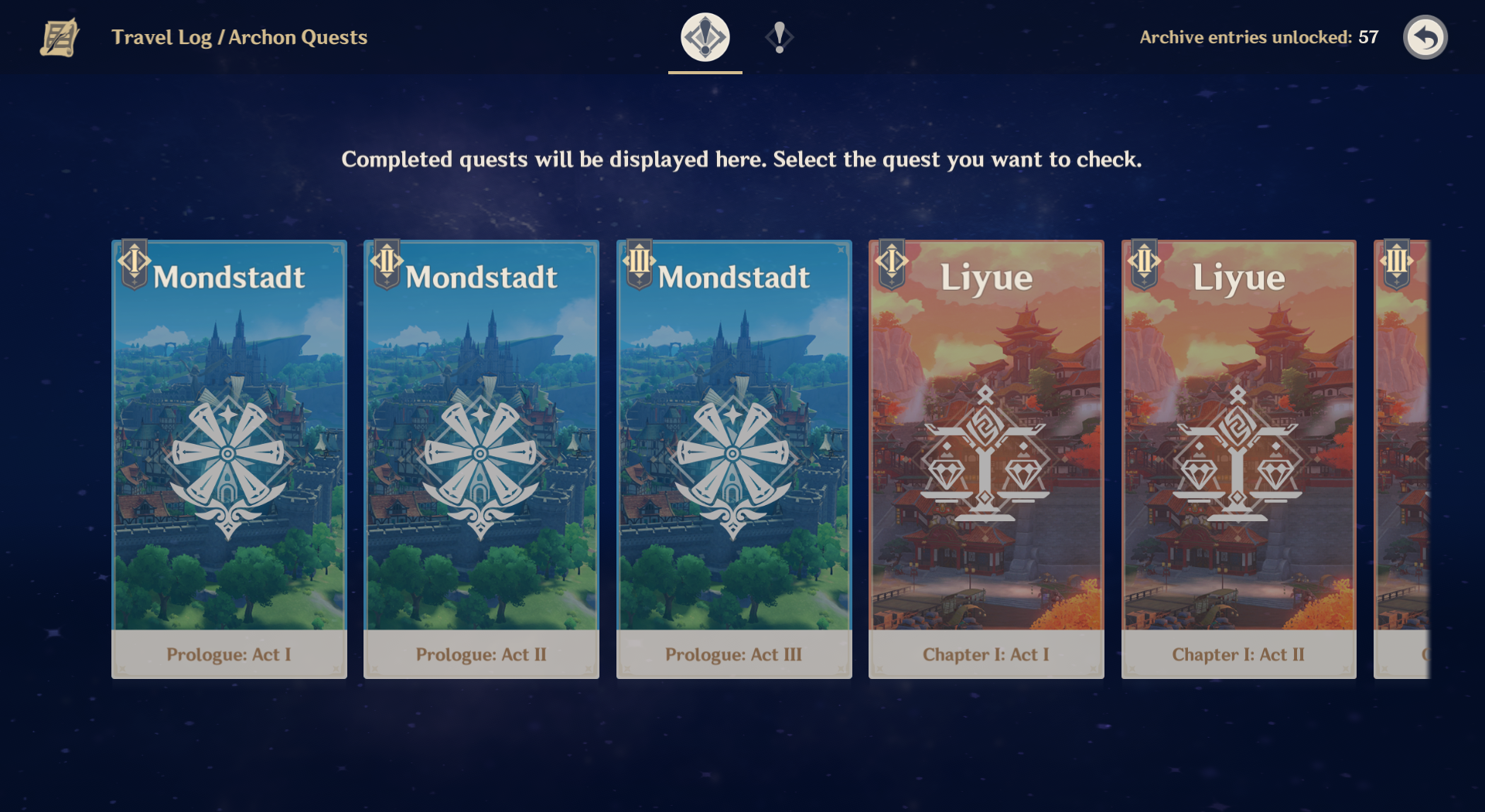This screenshot has width=1485, height=812.
Task: Select the Prologue: Act II quest card
Action: [481, 459]
